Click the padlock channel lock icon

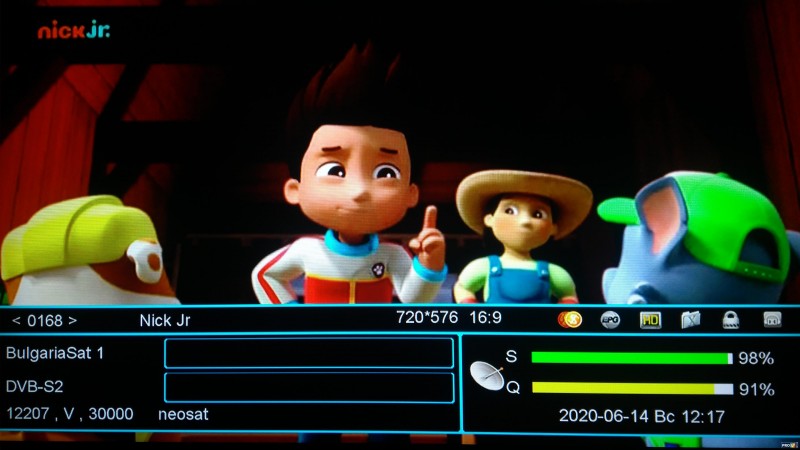[x=731, y=320]
